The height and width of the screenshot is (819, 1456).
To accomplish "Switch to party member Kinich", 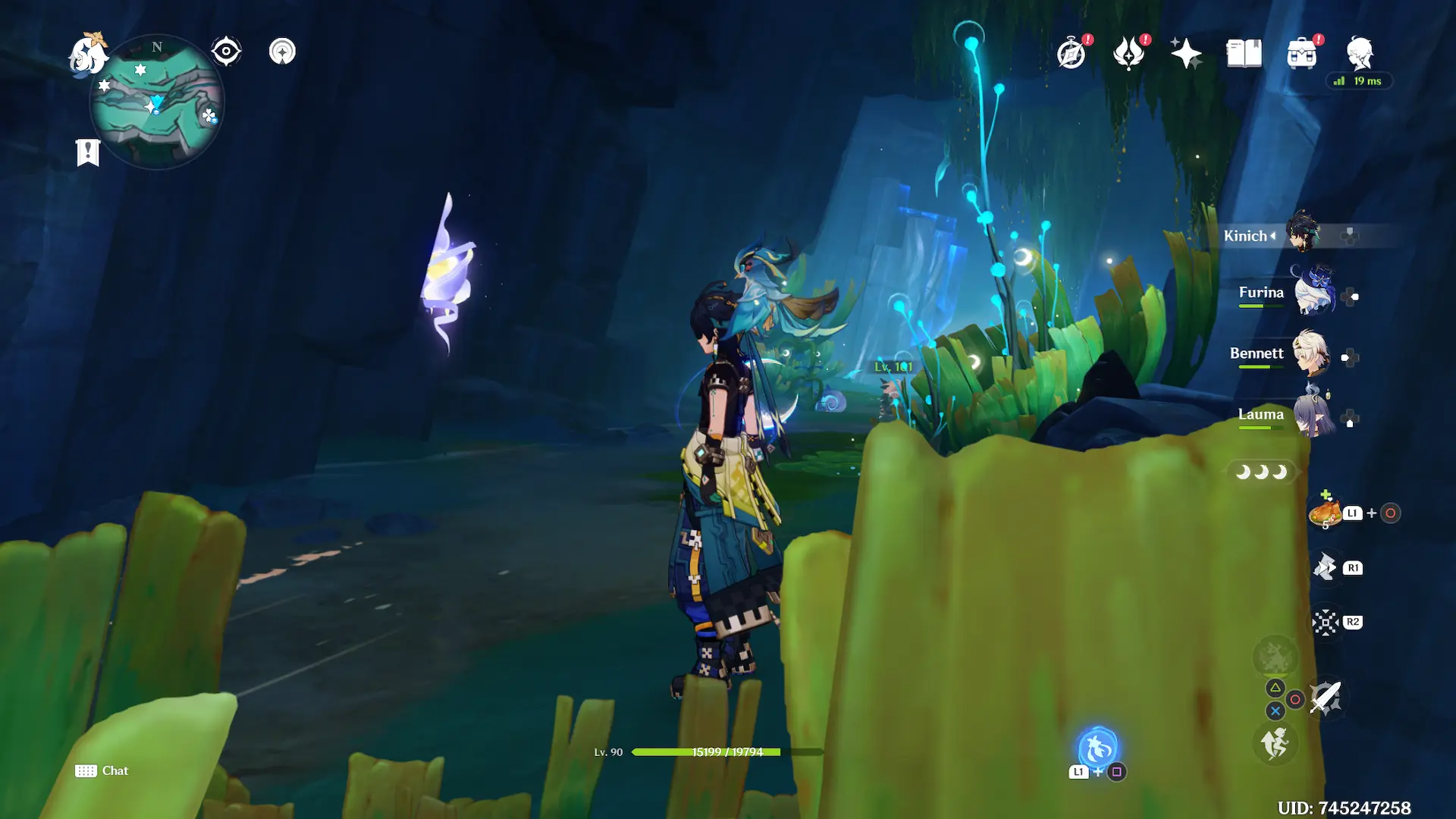I will click(x=1303, y=234).
